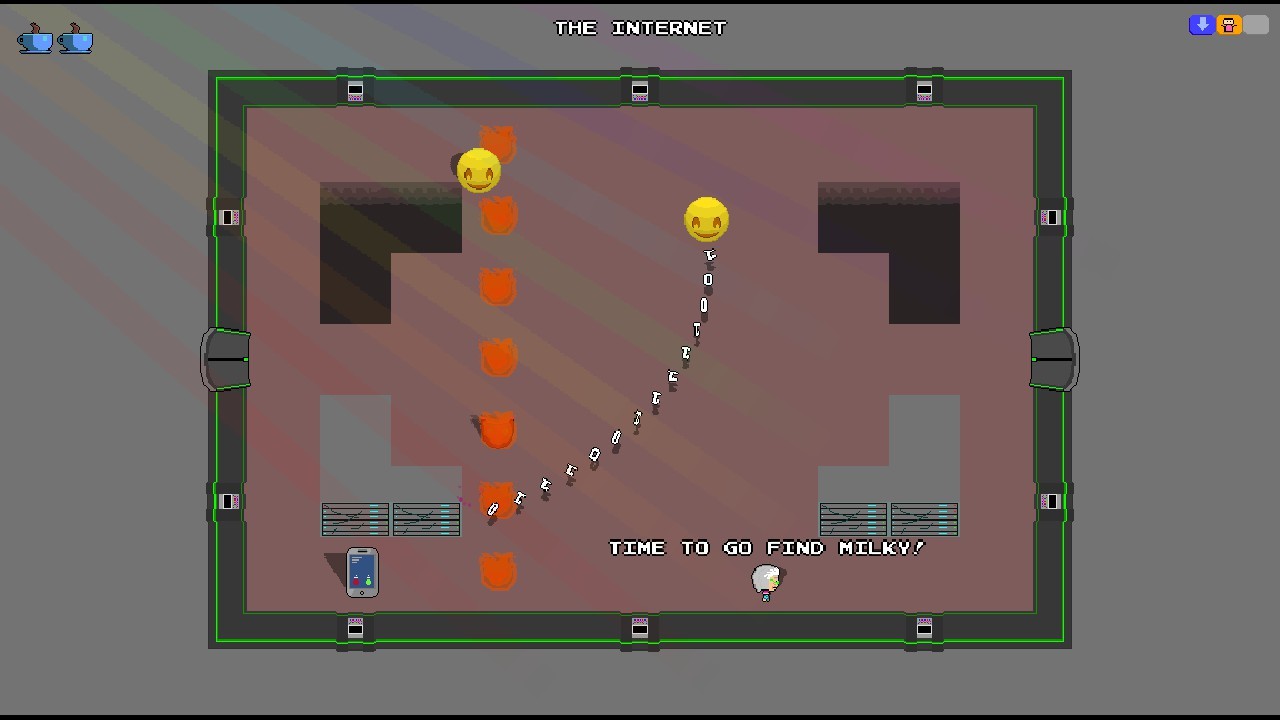Click the blue download arrow icon
This screenshot has height=720, width=1280.
click(1201, 24)
